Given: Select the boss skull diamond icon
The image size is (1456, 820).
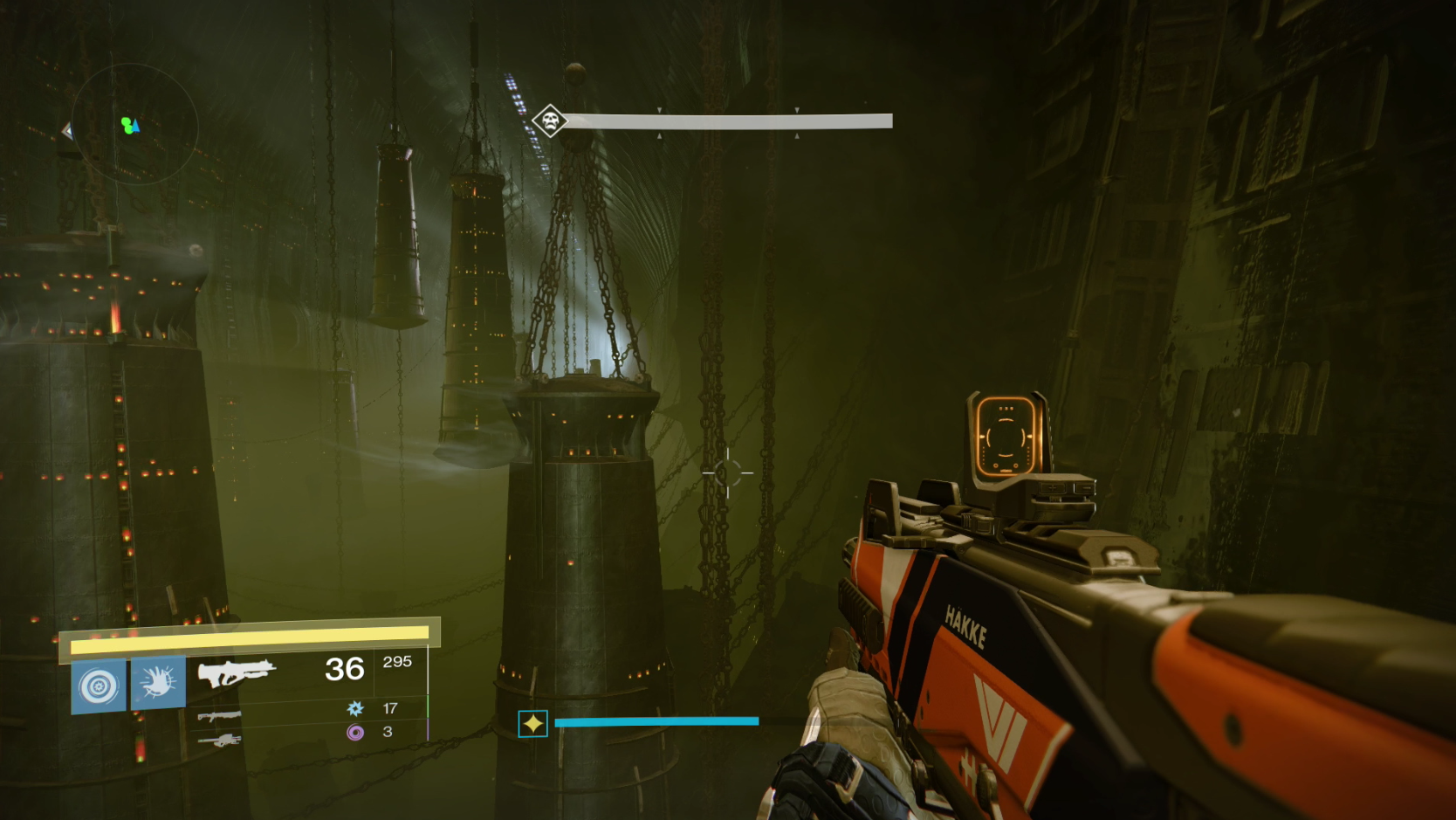Looking at the screenshot, I should (550, 120).
